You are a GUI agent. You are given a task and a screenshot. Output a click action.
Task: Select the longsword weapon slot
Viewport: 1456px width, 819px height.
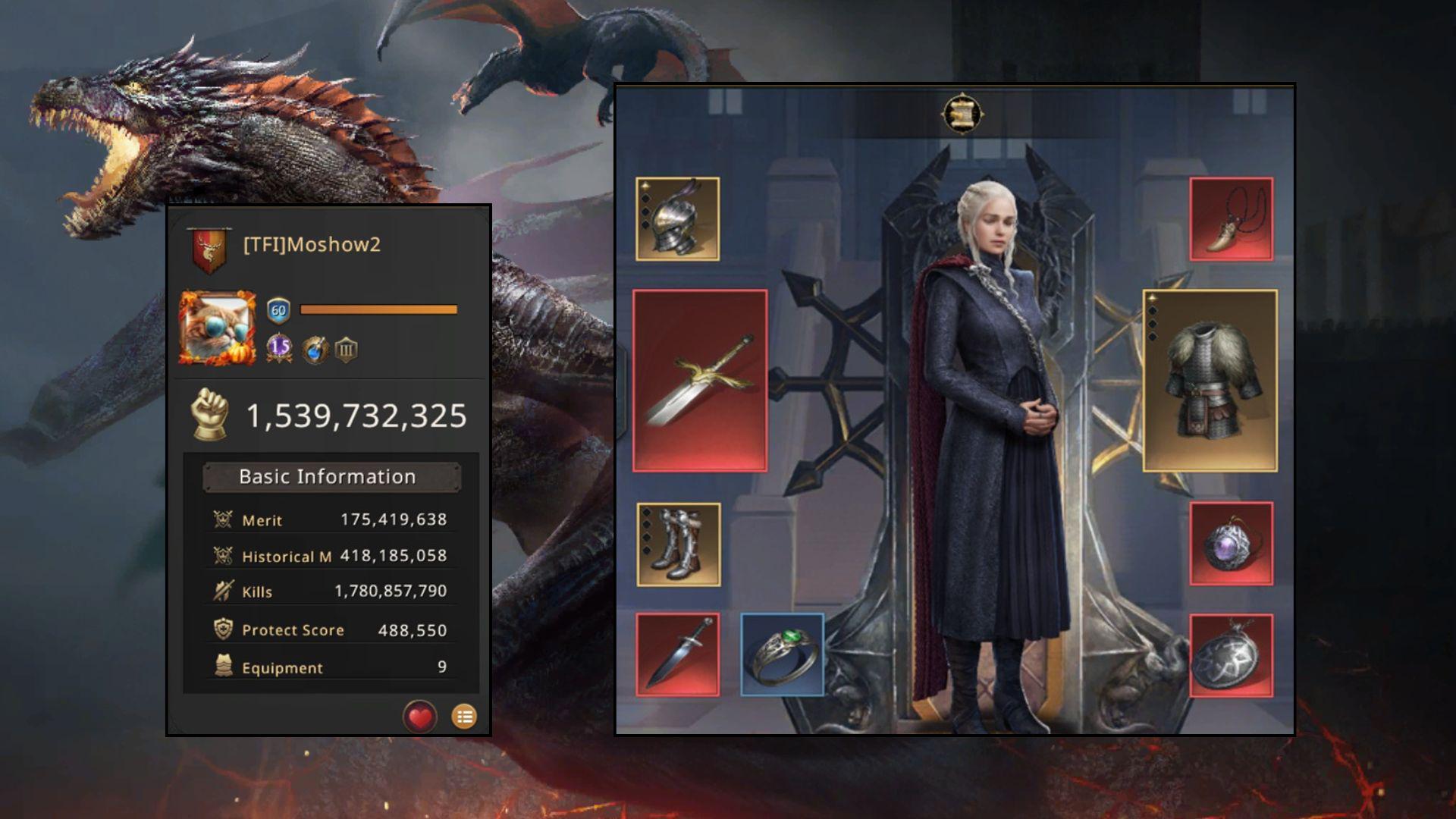coord(700,381)
